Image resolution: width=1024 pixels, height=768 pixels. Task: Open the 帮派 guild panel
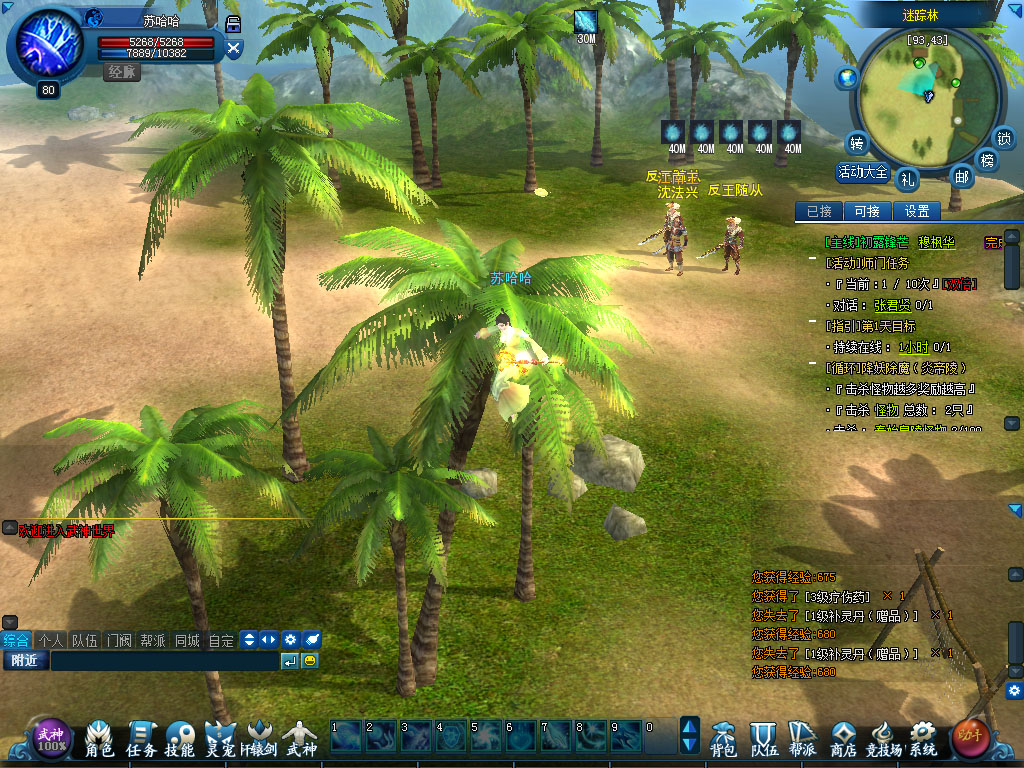tap(802, 737)
